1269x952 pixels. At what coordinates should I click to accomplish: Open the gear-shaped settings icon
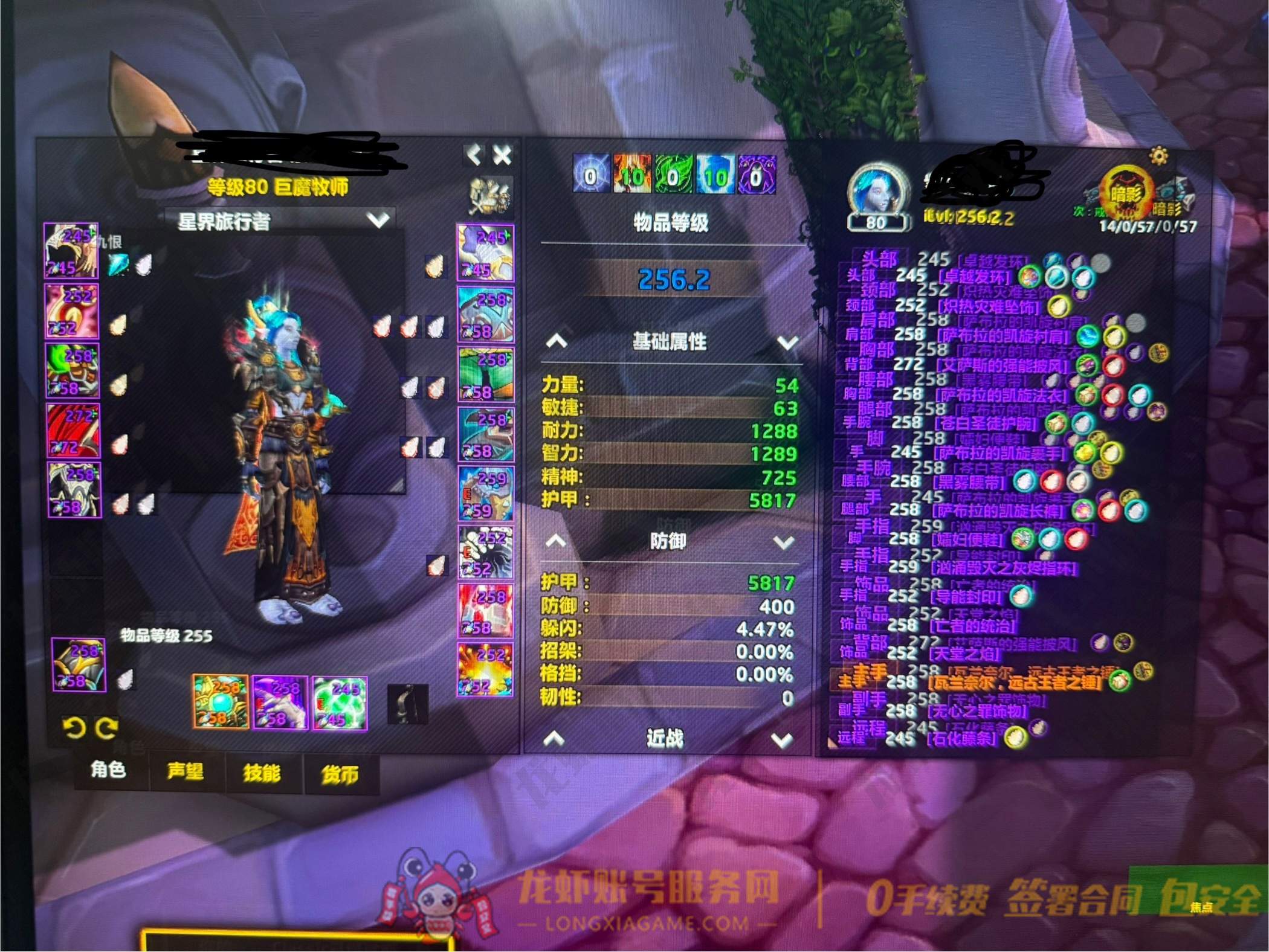point(1158,156)
